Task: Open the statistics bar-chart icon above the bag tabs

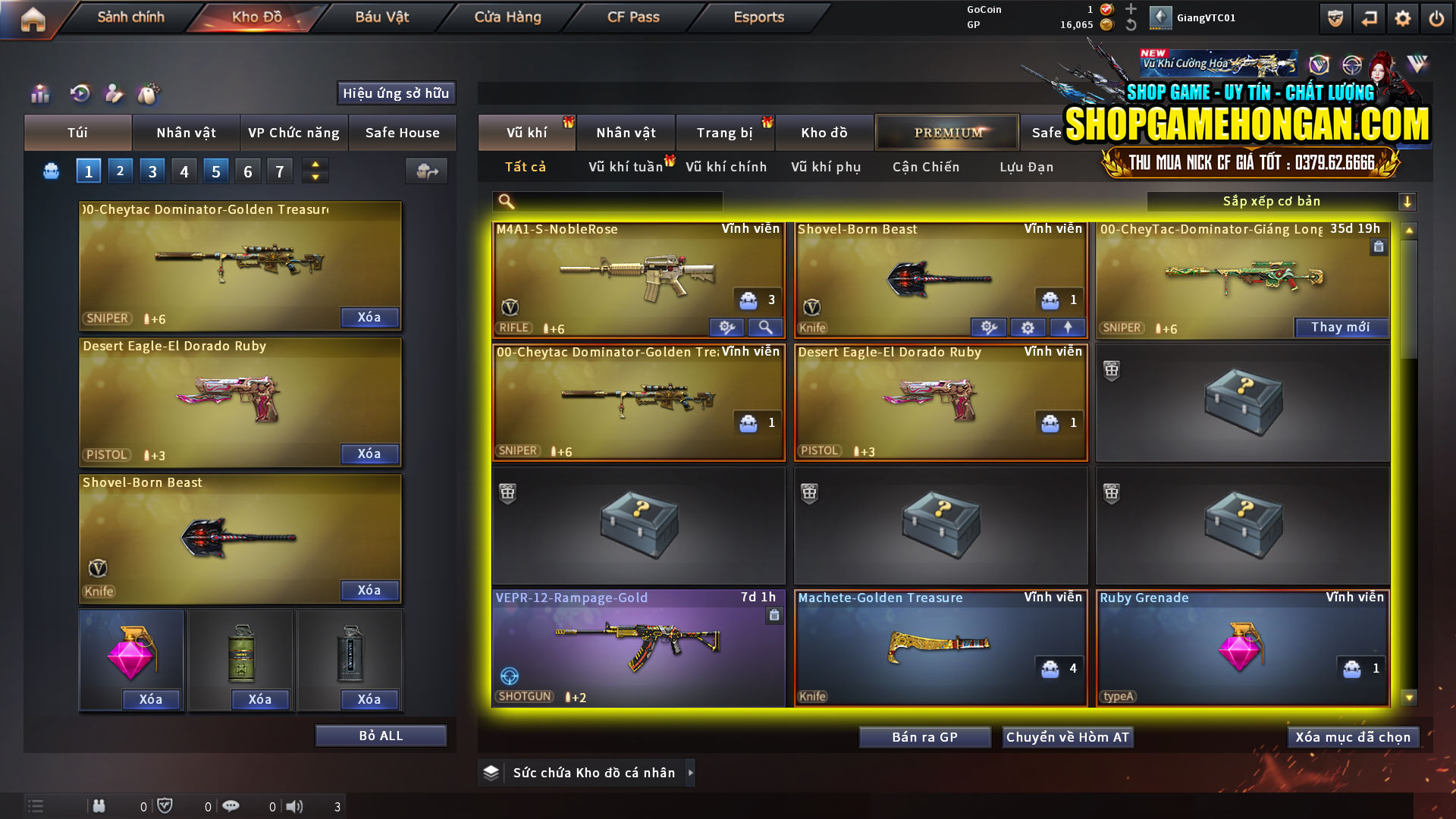Action: point(39,93)
